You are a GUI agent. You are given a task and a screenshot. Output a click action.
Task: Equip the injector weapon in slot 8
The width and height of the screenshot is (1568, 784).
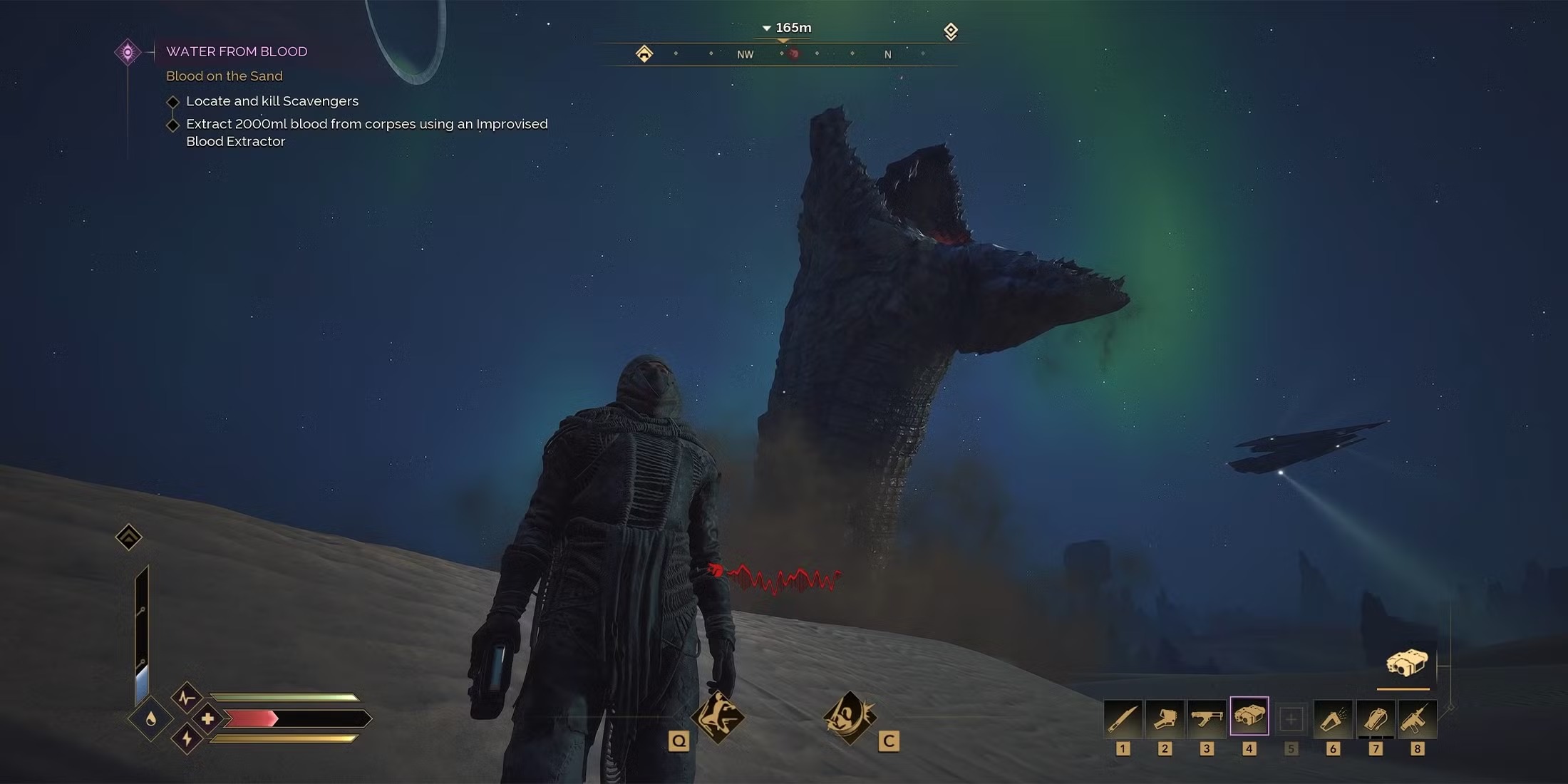[x=1418, y=718]
